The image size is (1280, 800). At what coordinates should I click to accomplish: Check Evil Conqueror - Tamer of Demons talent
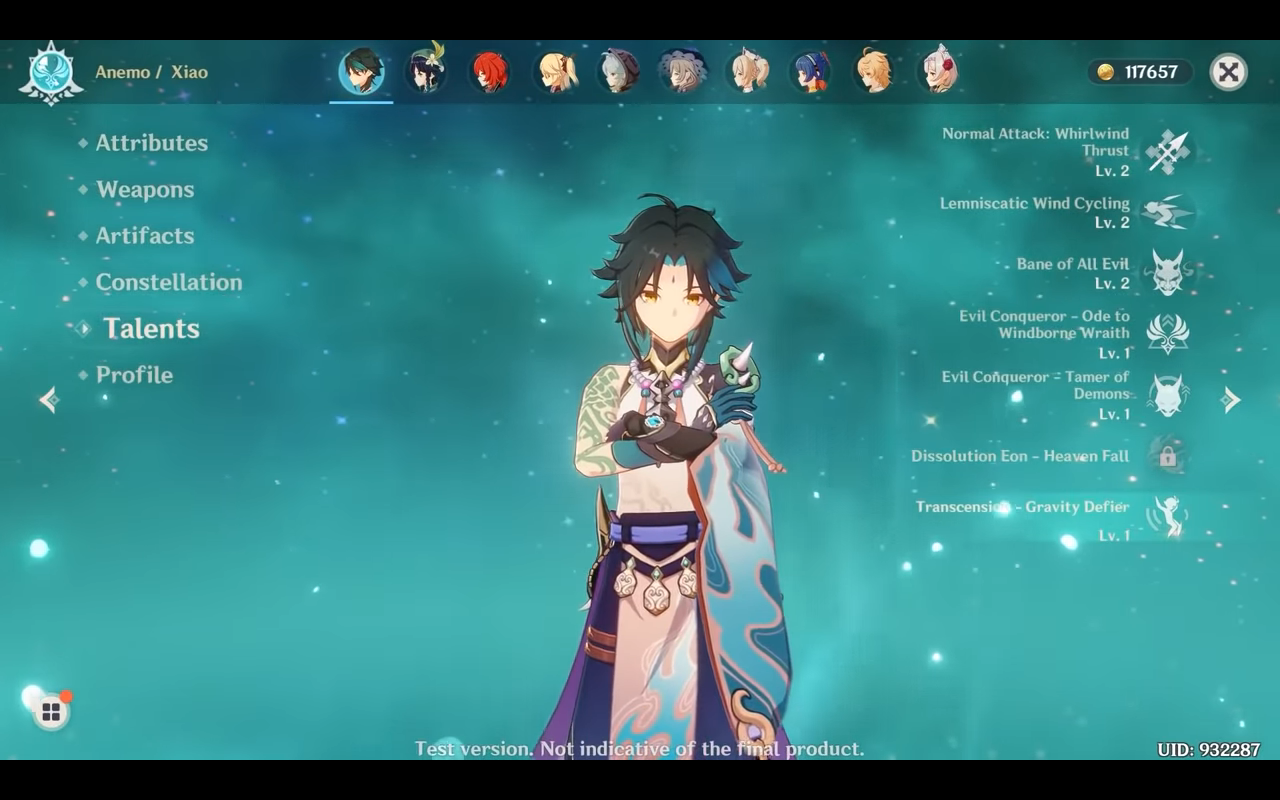(x=1167, y=395)
